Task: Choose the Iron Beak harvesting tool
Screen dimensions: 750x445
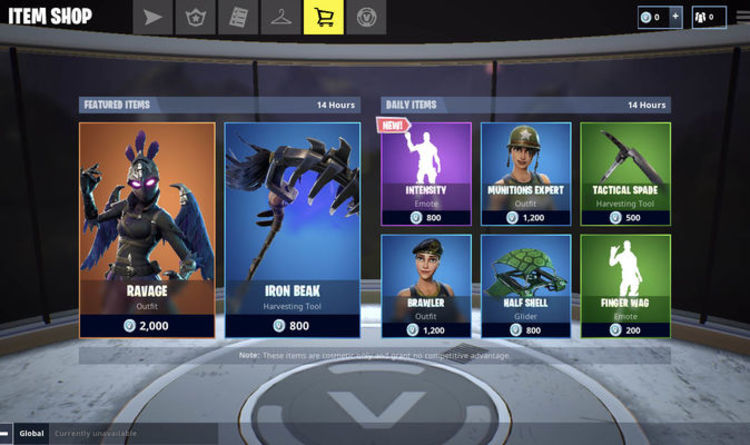Action: coord(292,229)
